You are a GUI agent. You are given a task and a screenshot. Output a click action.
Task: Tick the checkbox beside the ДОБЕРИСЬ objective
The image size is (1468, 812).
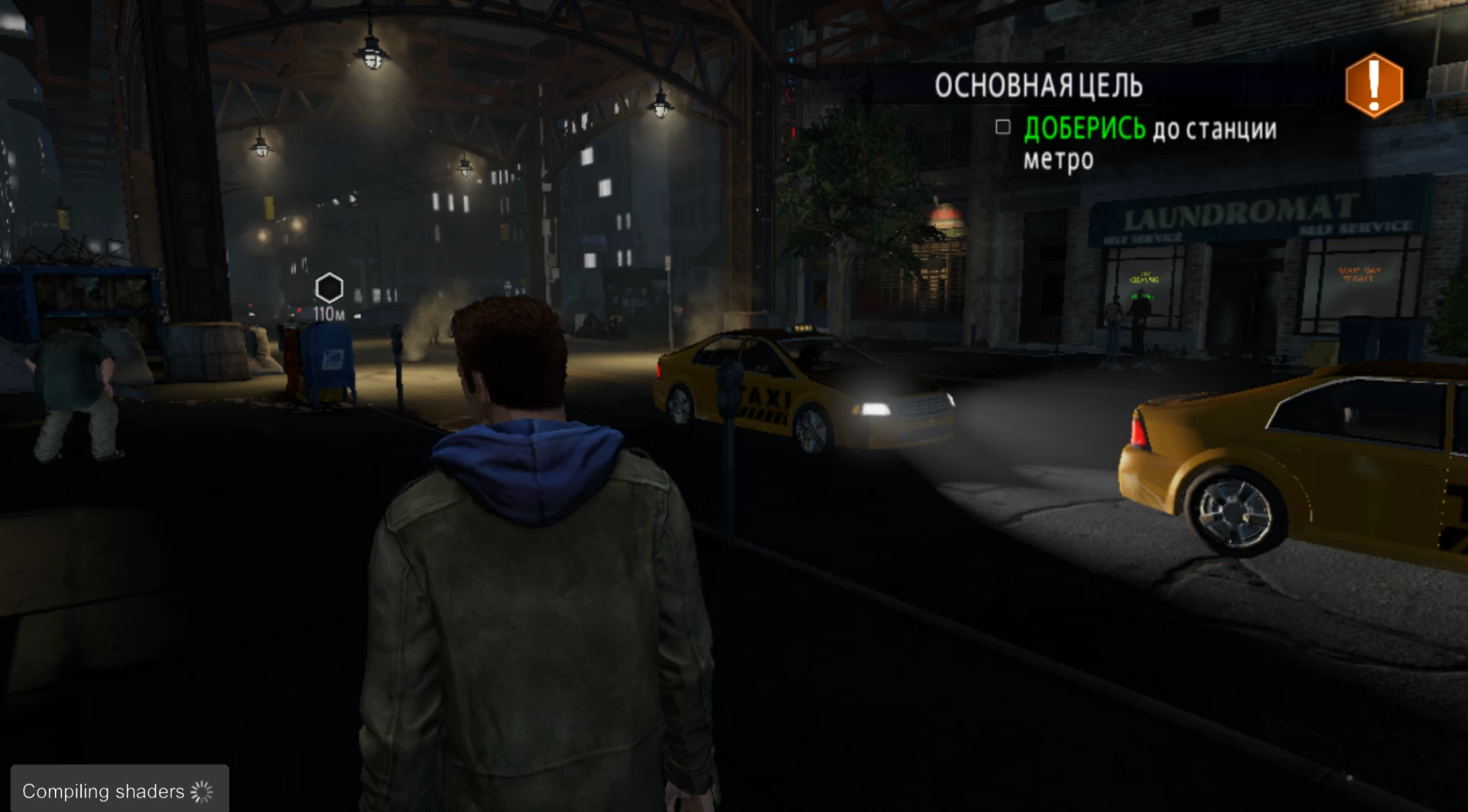click(x=1002, y=127)
